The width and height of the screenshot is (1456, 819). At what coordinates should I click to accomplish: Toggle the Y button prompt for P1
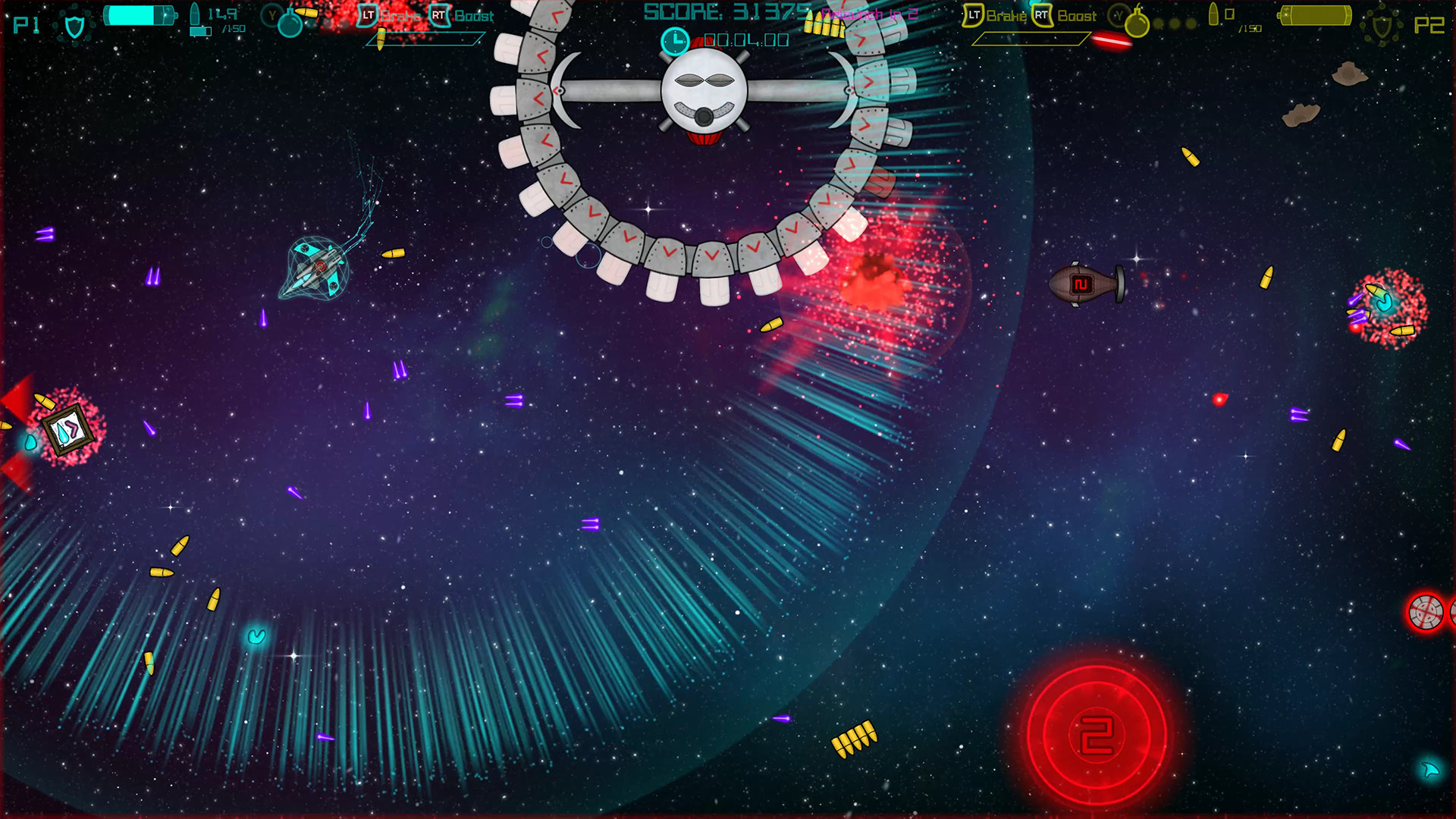[x=271, y=17]
